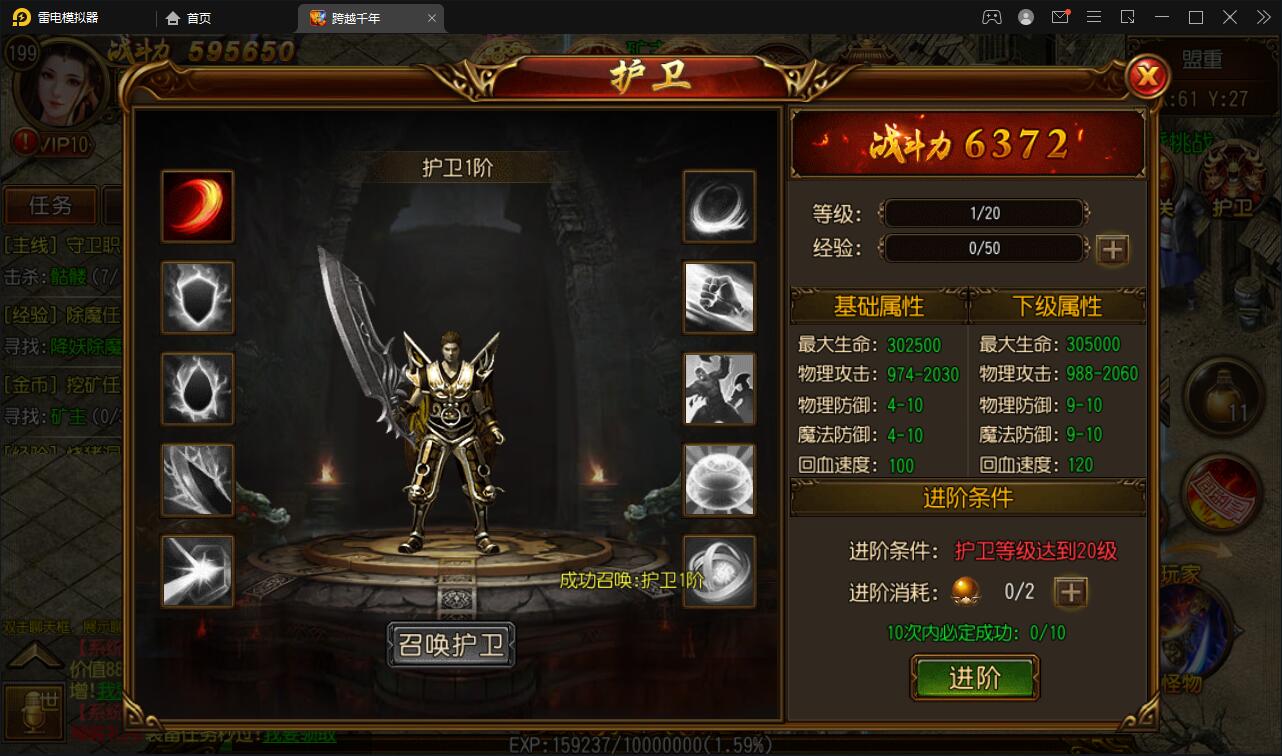Click the 召唤护卫 summon button
The width and height of the screenshot is (1282, 756).
(x=451, y=645)
